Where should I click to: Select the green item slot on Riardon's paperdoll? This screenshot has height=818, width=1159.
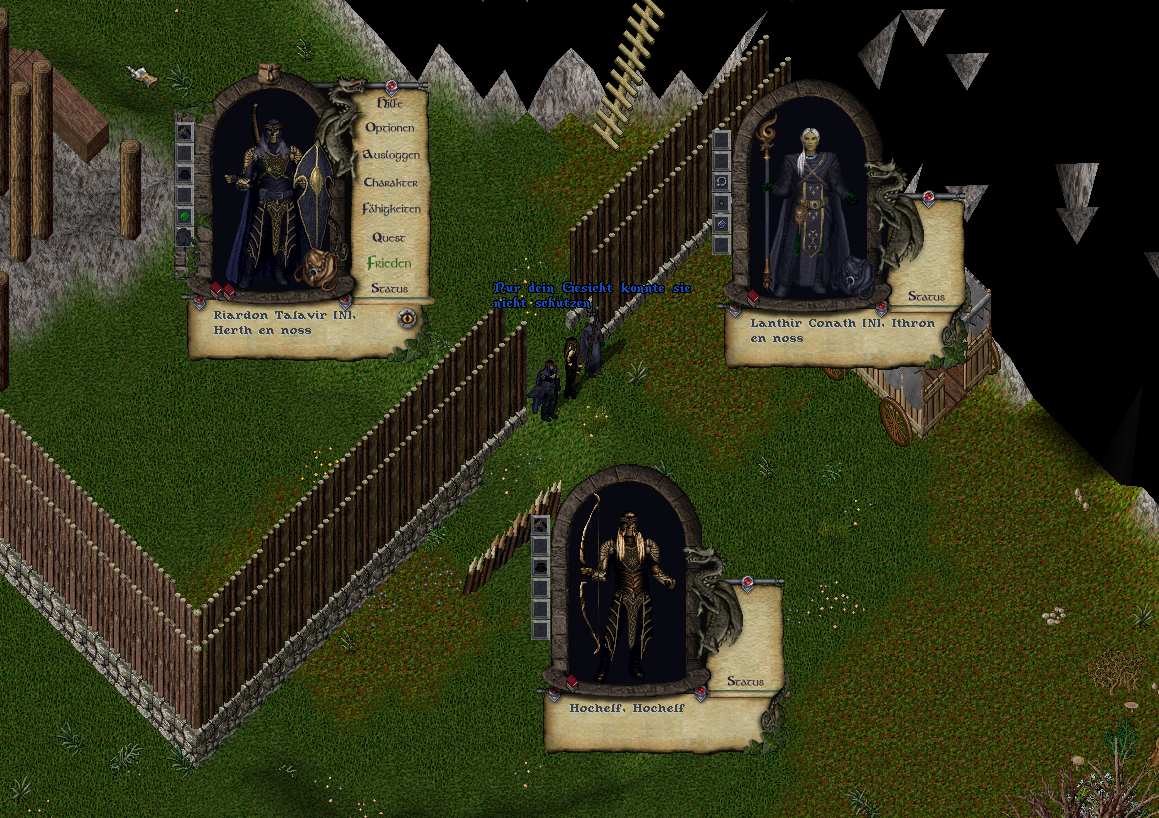click(x=185, y=214)
